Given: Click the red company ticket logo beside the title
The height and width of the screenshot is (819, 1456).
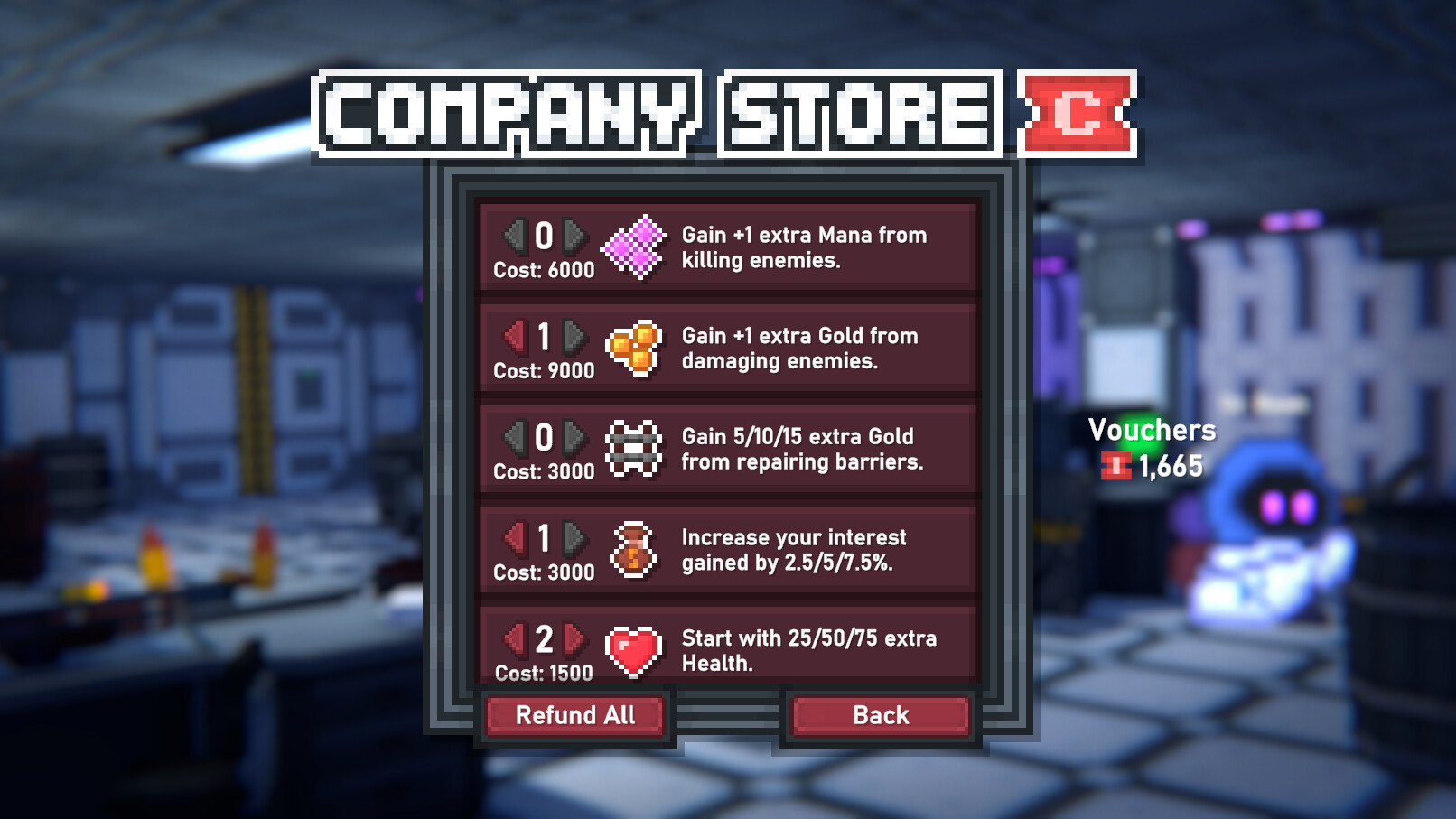Looking at the screenshot, I should (x=1078, y=114).
